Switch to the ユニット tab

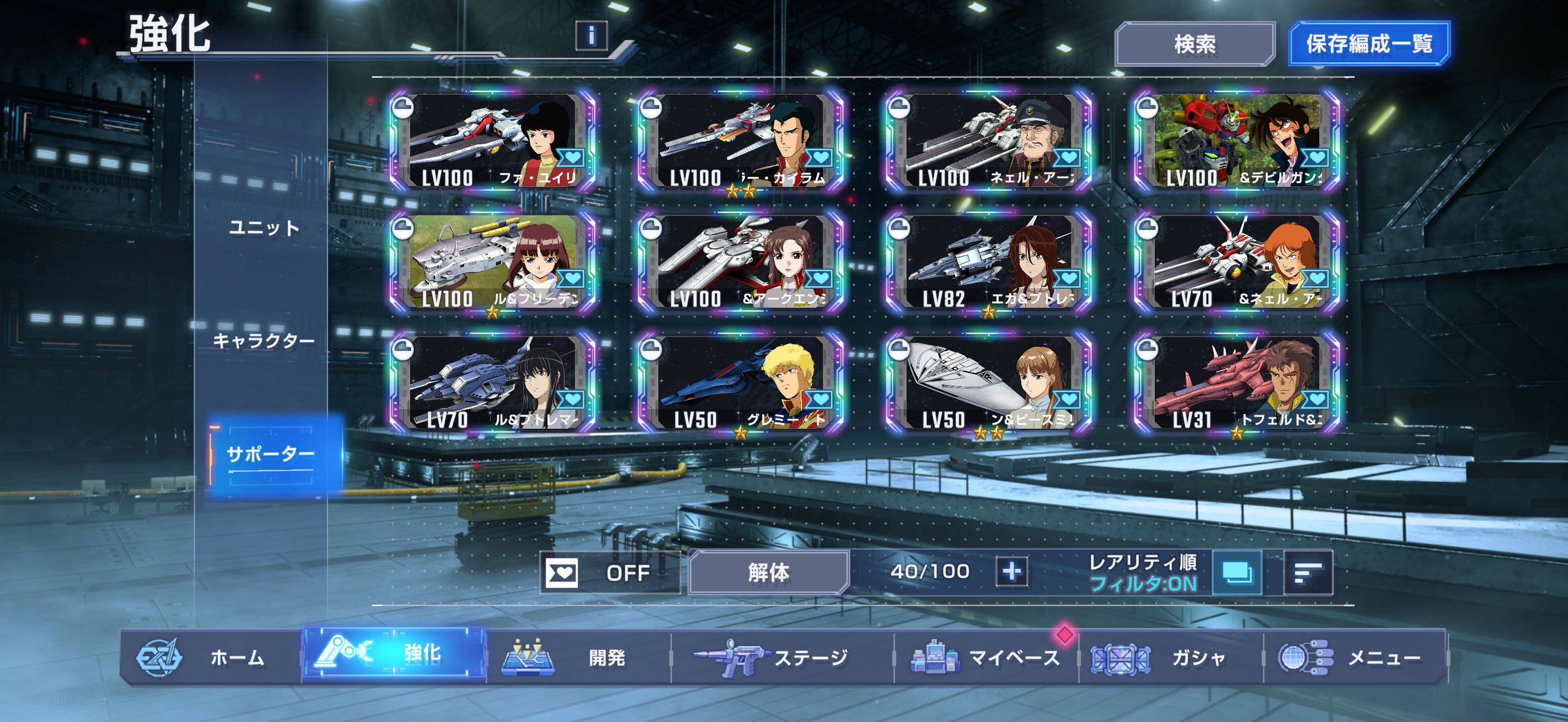tap(264, 228)
